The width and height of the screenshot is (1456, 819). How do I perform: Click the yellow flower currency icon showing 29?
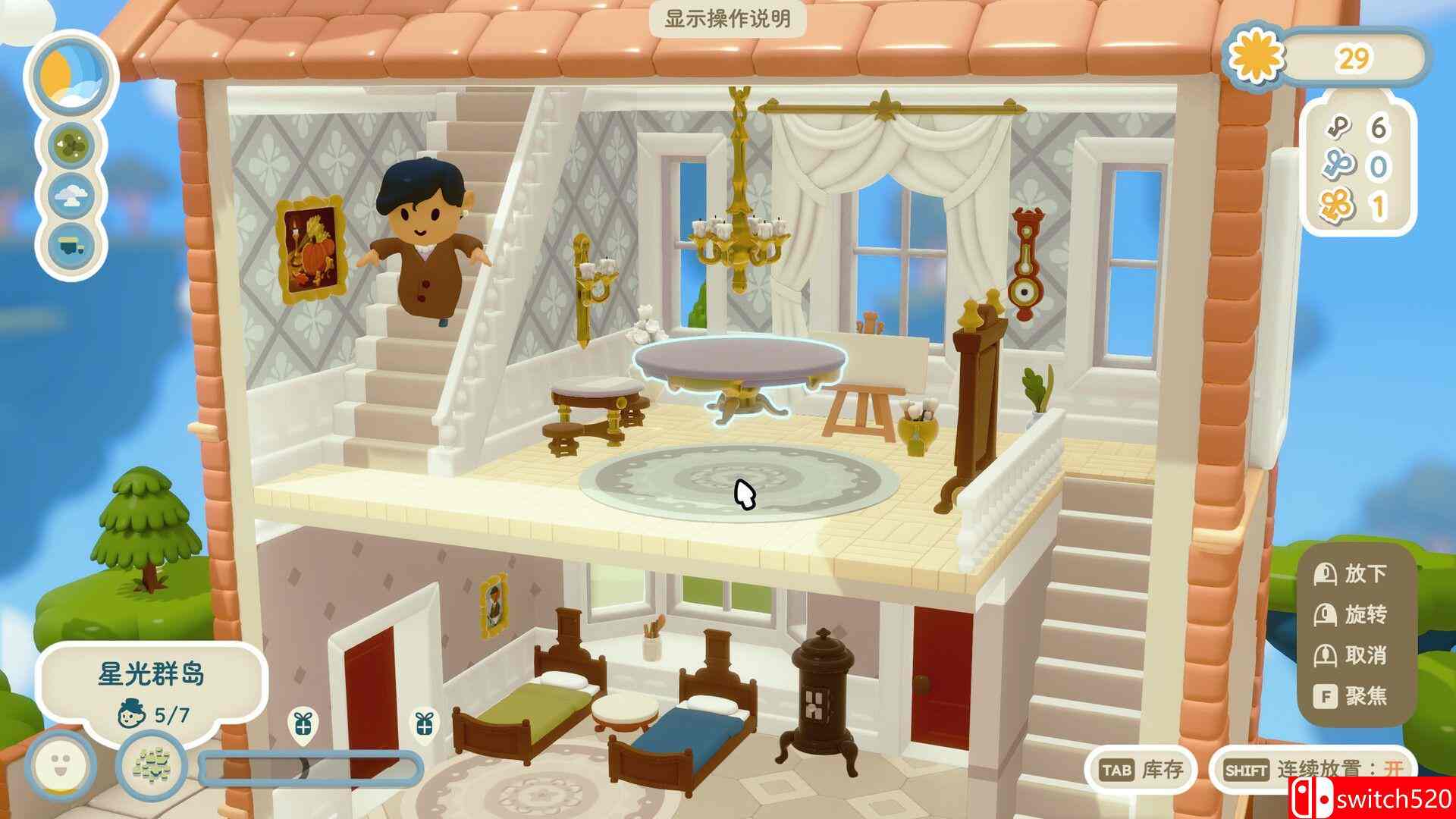(1255, 57)
